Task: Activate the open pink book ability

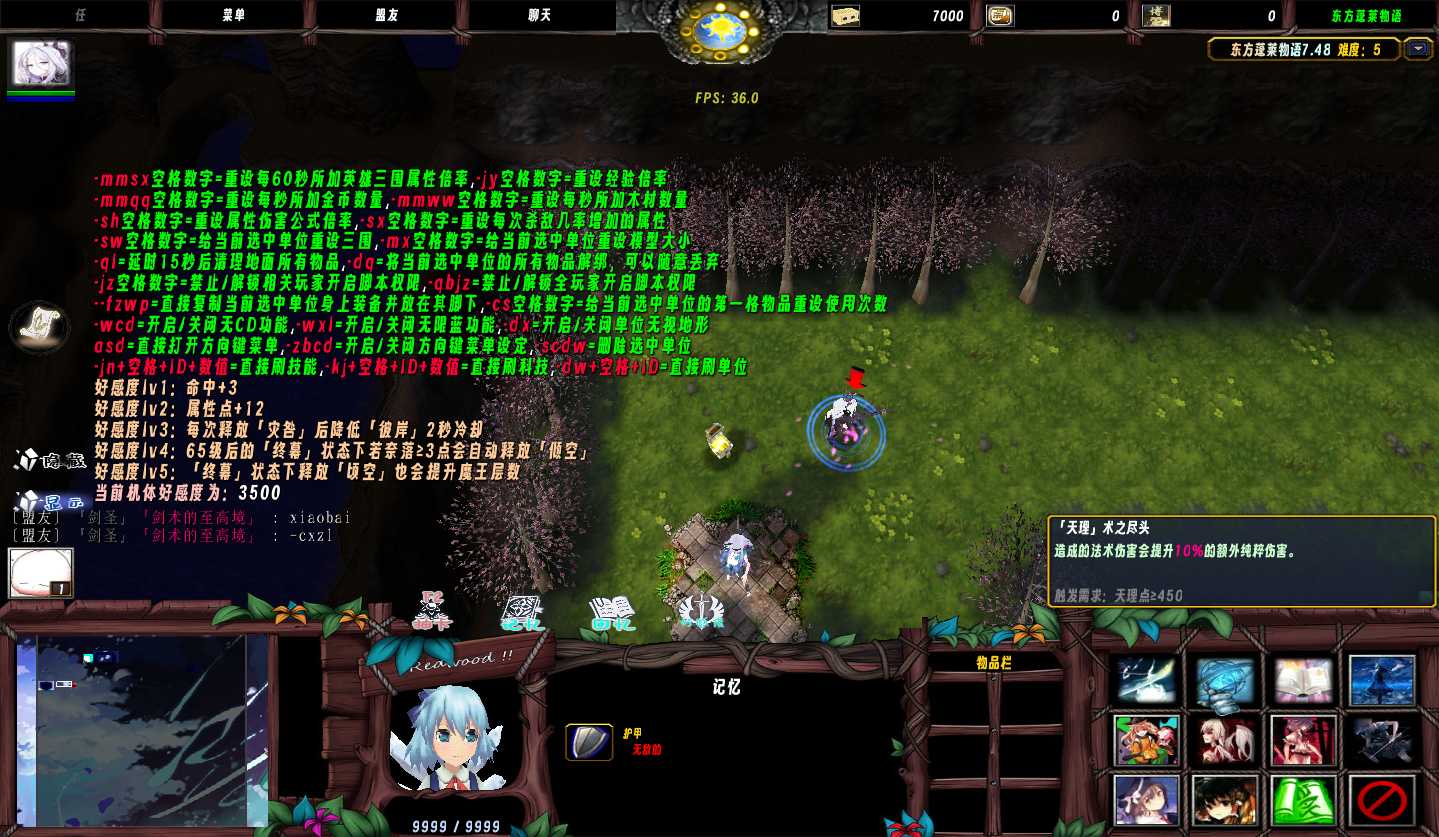Action: [1303, 681]
